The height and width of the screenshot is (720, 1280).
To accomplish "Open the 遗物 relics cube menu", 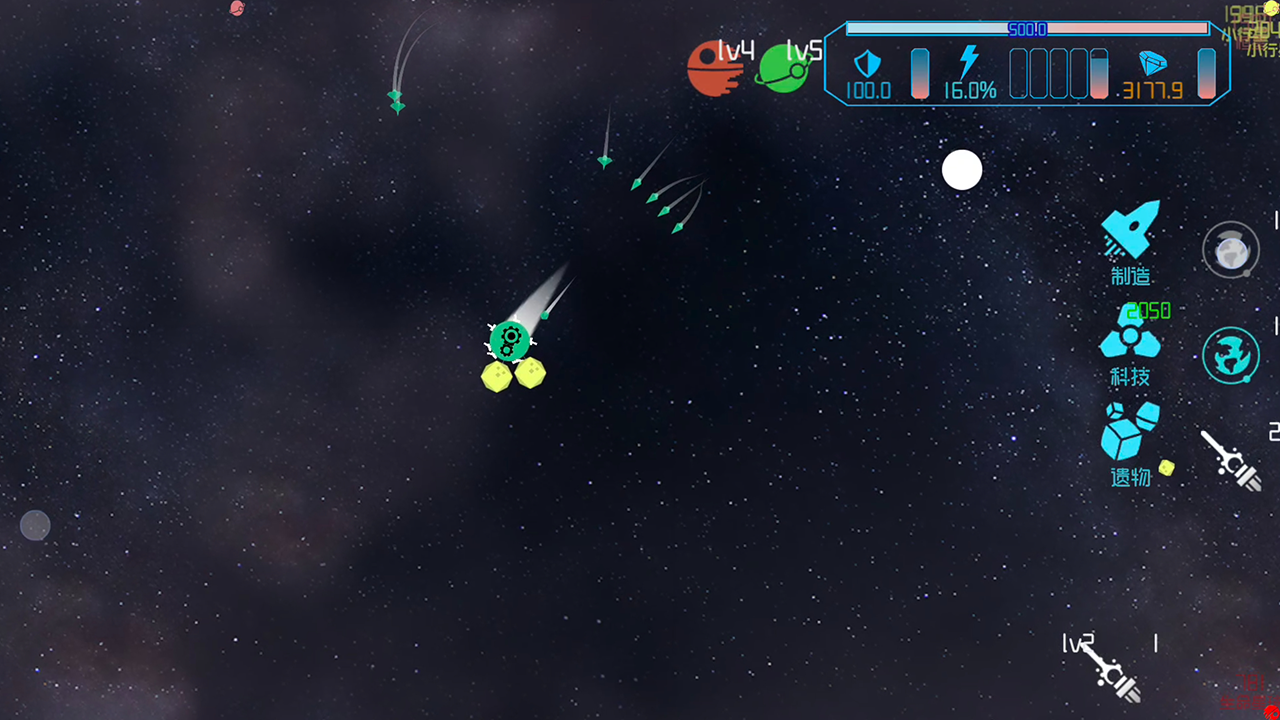I will [x=1131, y=441].
